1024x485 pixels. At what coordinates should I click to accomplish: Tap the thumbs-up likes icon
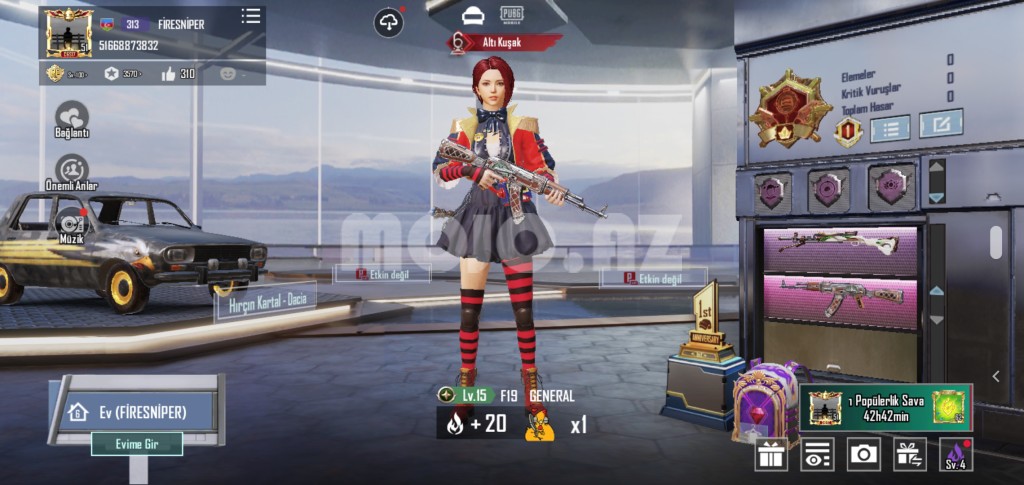[x=168, y=73]
